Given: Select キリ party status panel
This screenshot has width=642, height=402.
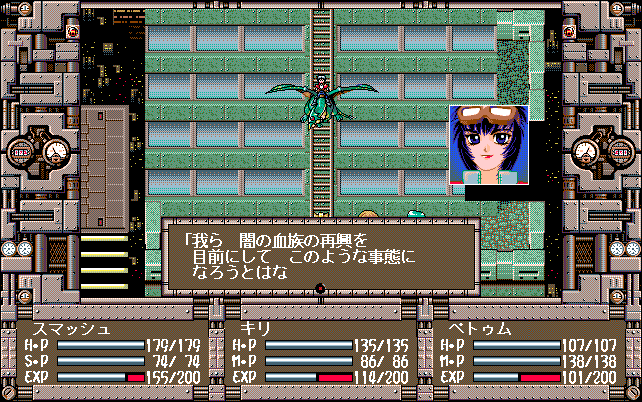Looking at the screenshot, I should tap(320, 353).
